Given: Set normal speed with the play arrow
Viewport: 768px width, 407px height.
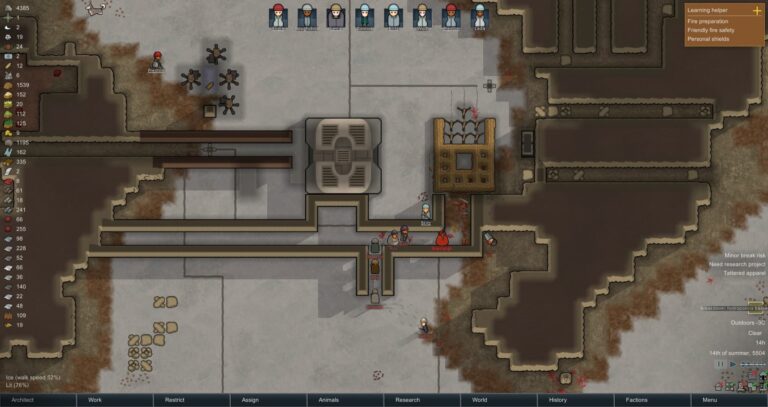Looking at the screenshot, I should tap(733, 364).
